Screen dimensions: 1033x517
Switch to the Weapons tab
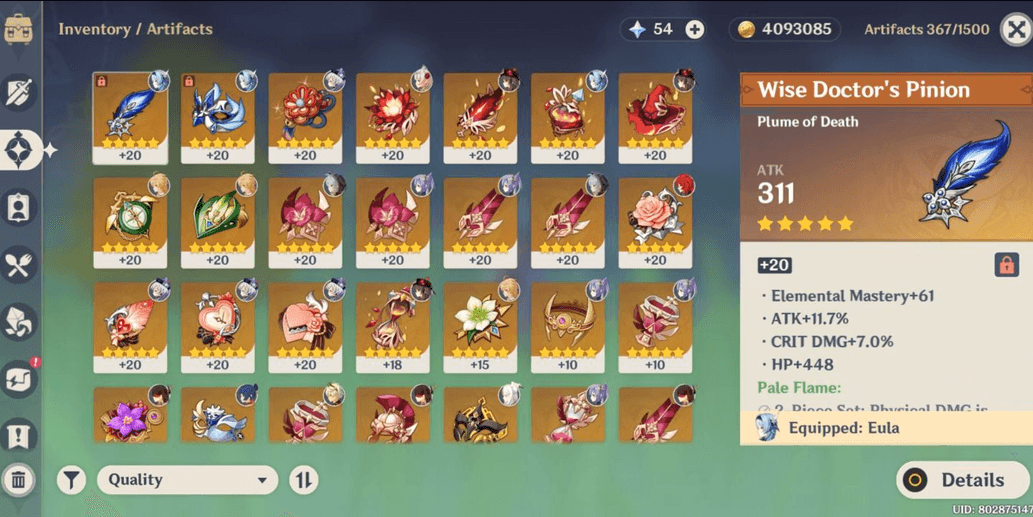click(20, 93)
